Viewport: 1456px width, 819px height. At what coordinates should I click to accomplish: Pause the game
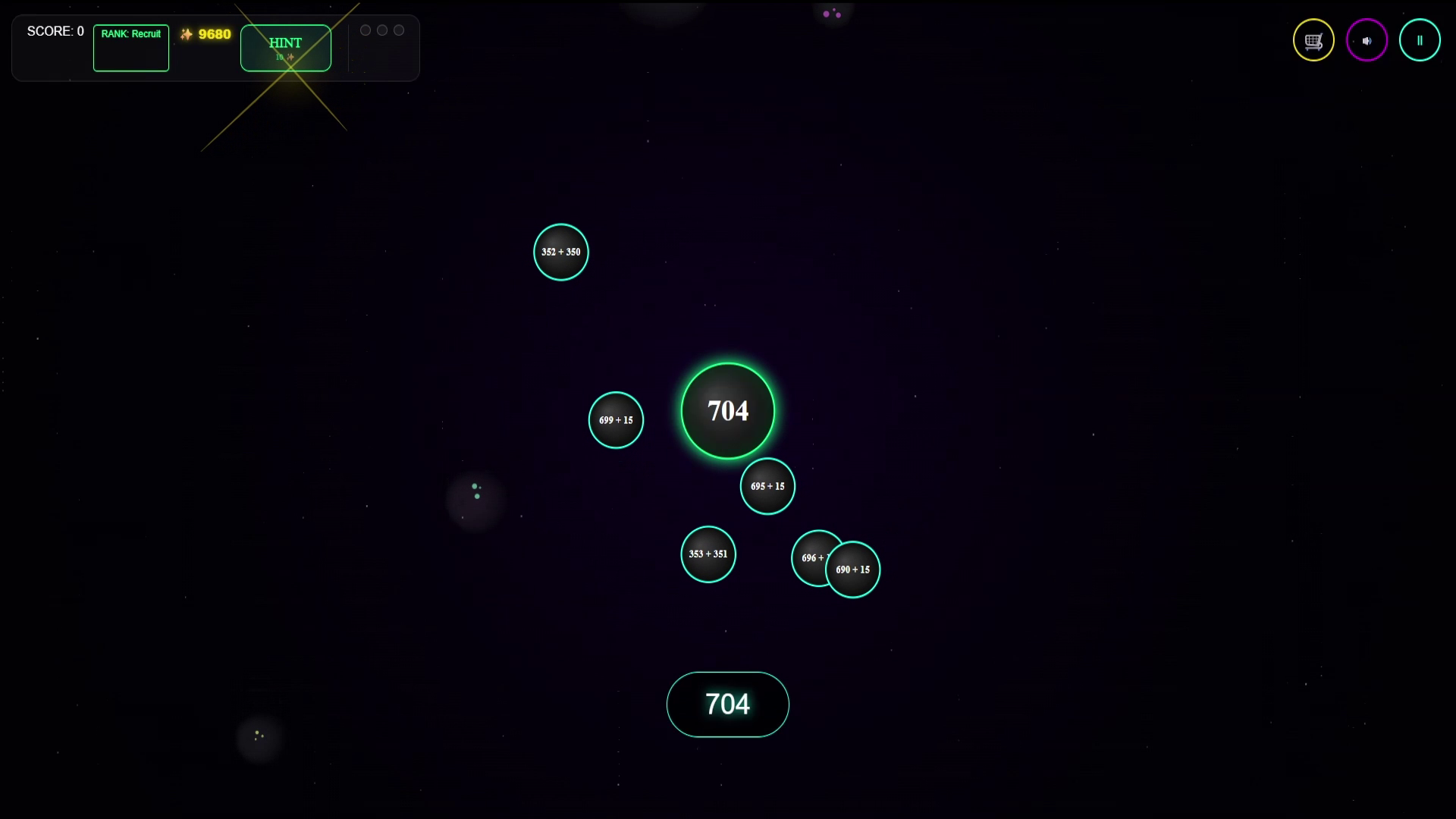[1420, 39]
